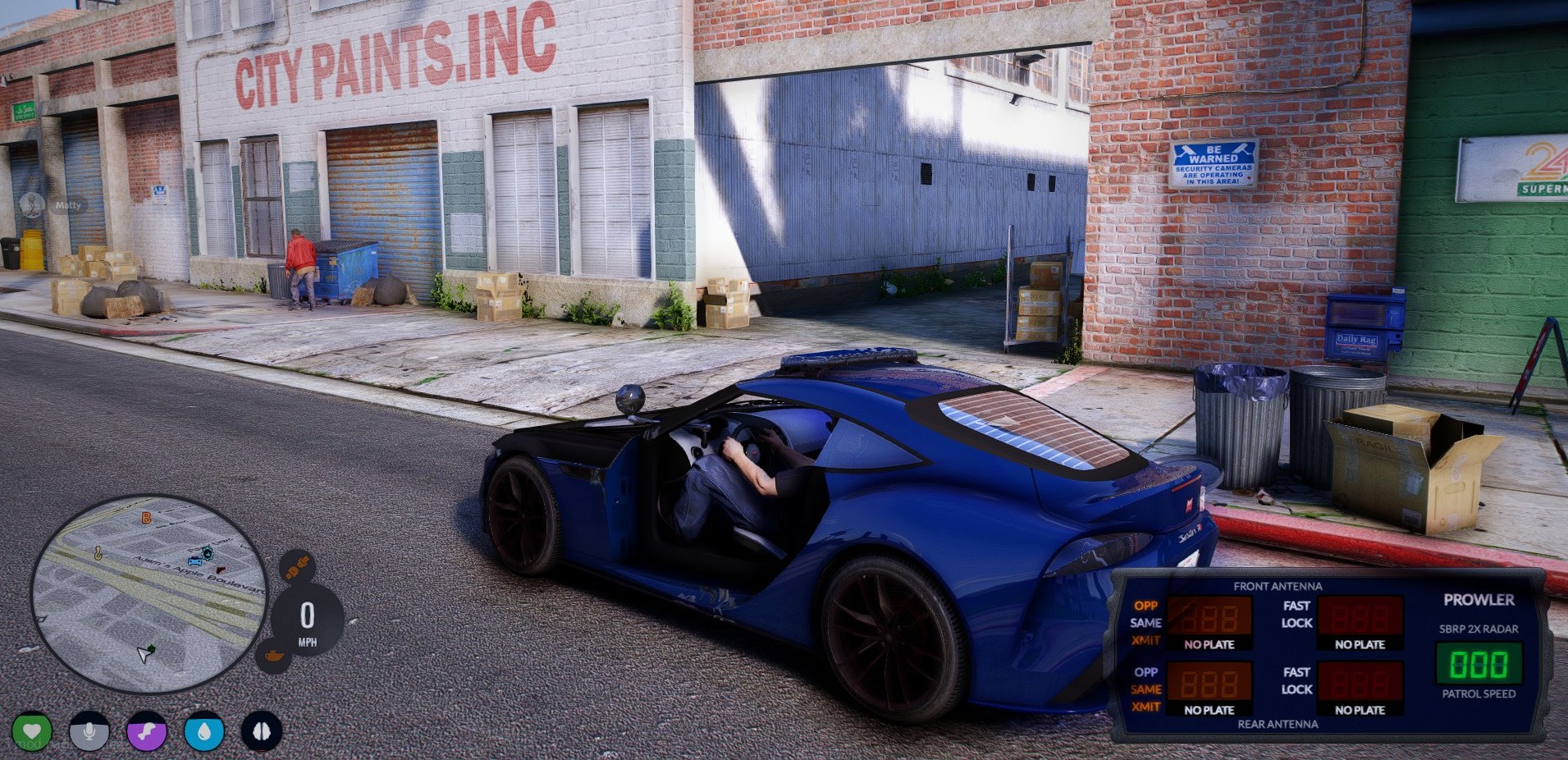Toggle rear antenna XMIT on radar
The height and width of the screenshot is (760, 1568).
pos(1145,707)
